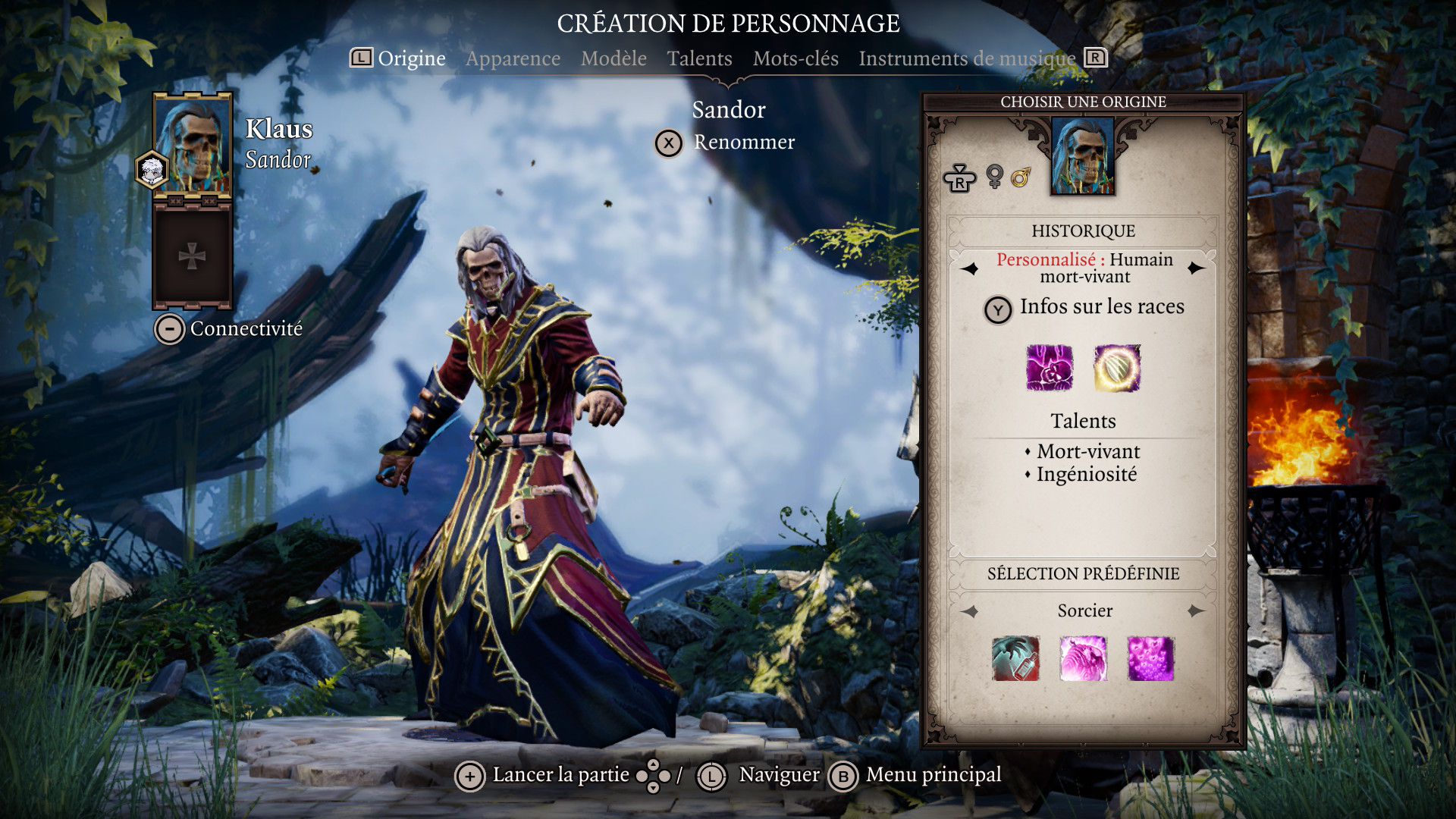Screen dimensions: 1456x819
Task: Select the Origine tab
Action: (411, 58)
